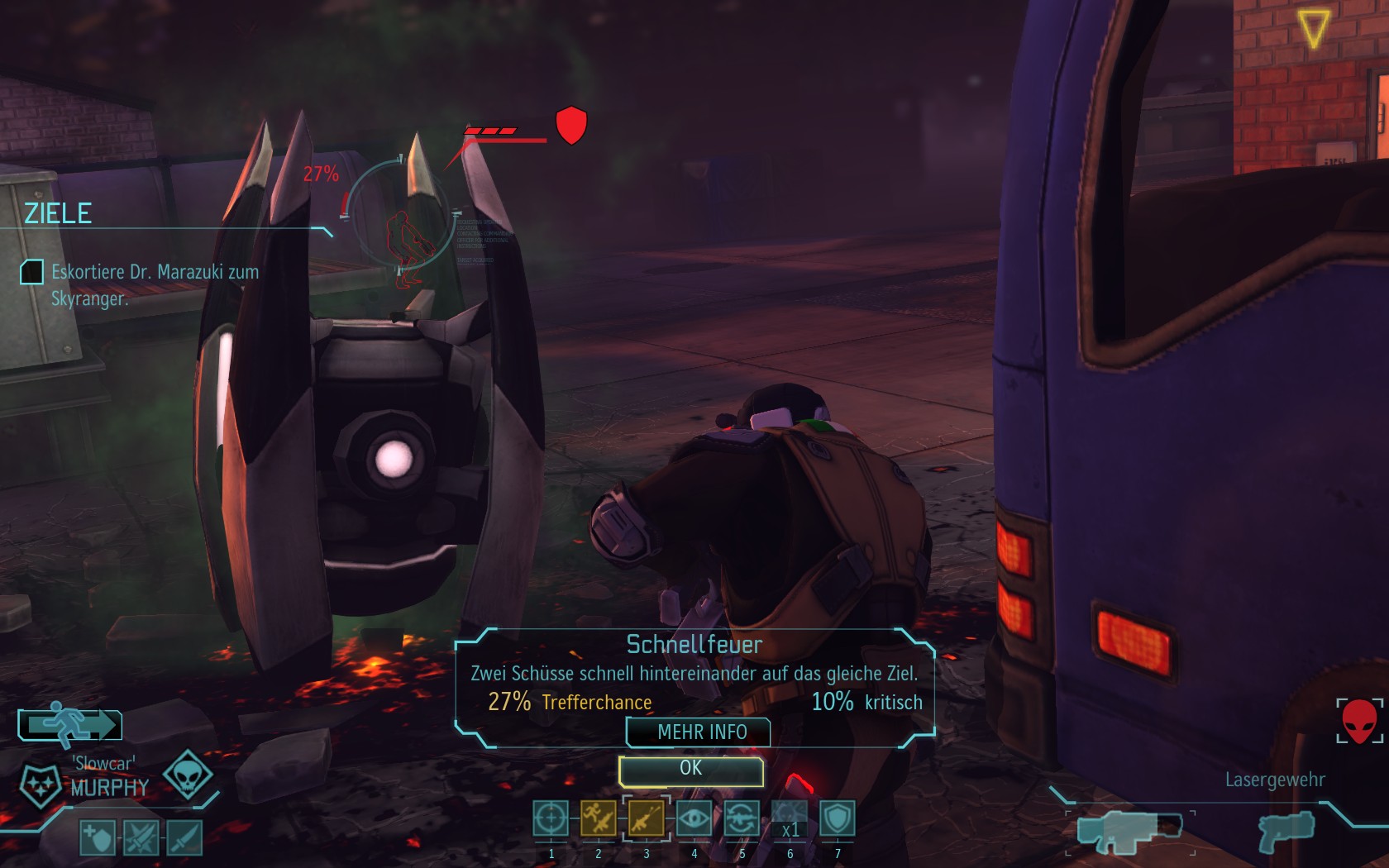Activate the Hunker Down shield ability
The width and height of the screenshot is (1389, 868).
coord(837,819)
